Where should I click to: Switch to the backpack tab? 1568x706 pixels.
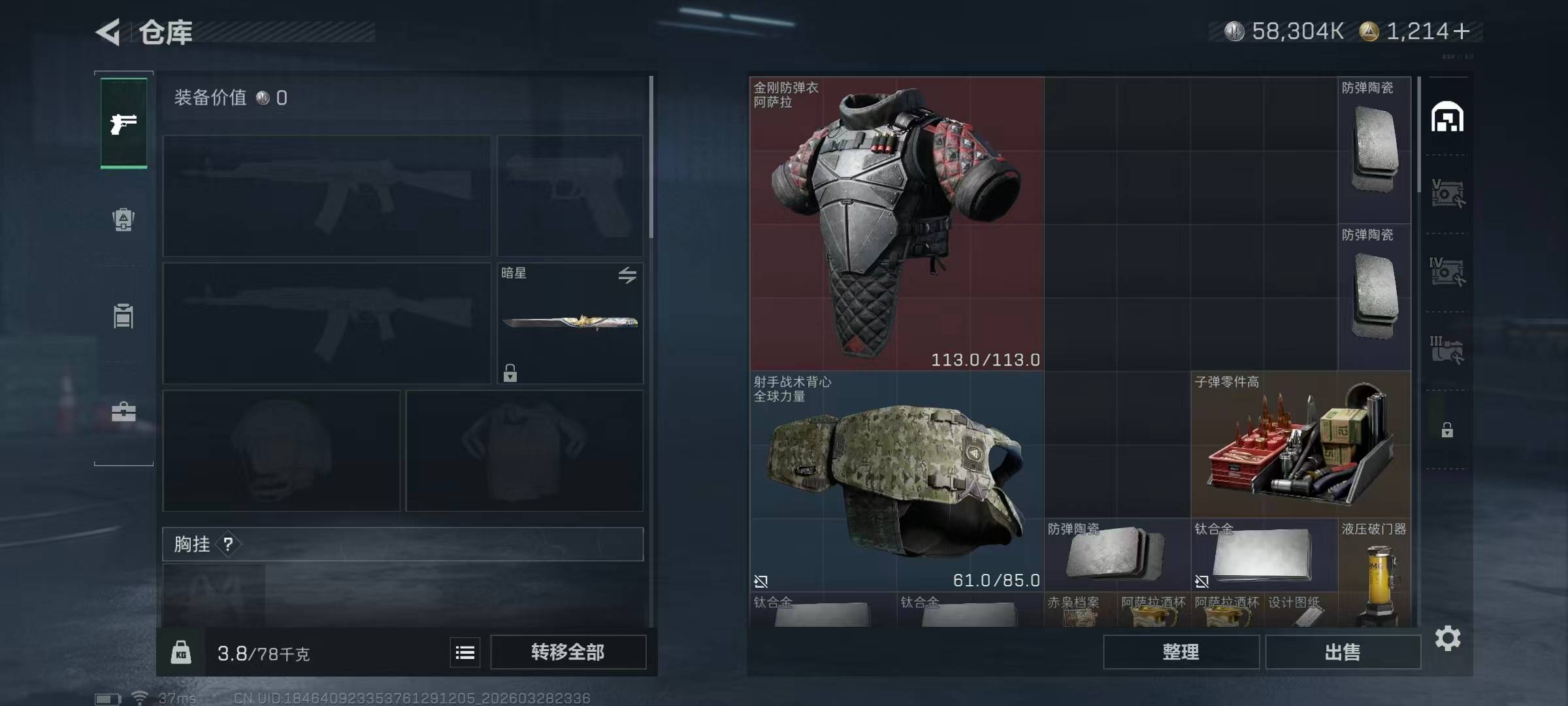pyautogui.click(x=123, y=220)
